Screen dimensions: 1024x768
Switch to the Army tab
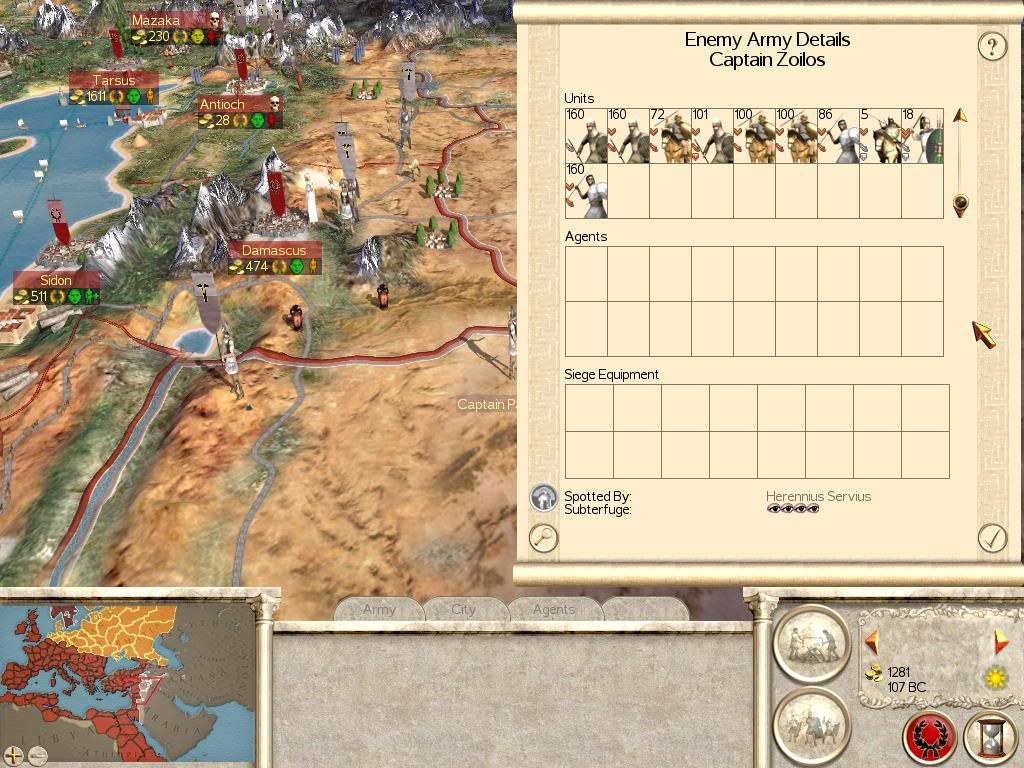point(379,609)
